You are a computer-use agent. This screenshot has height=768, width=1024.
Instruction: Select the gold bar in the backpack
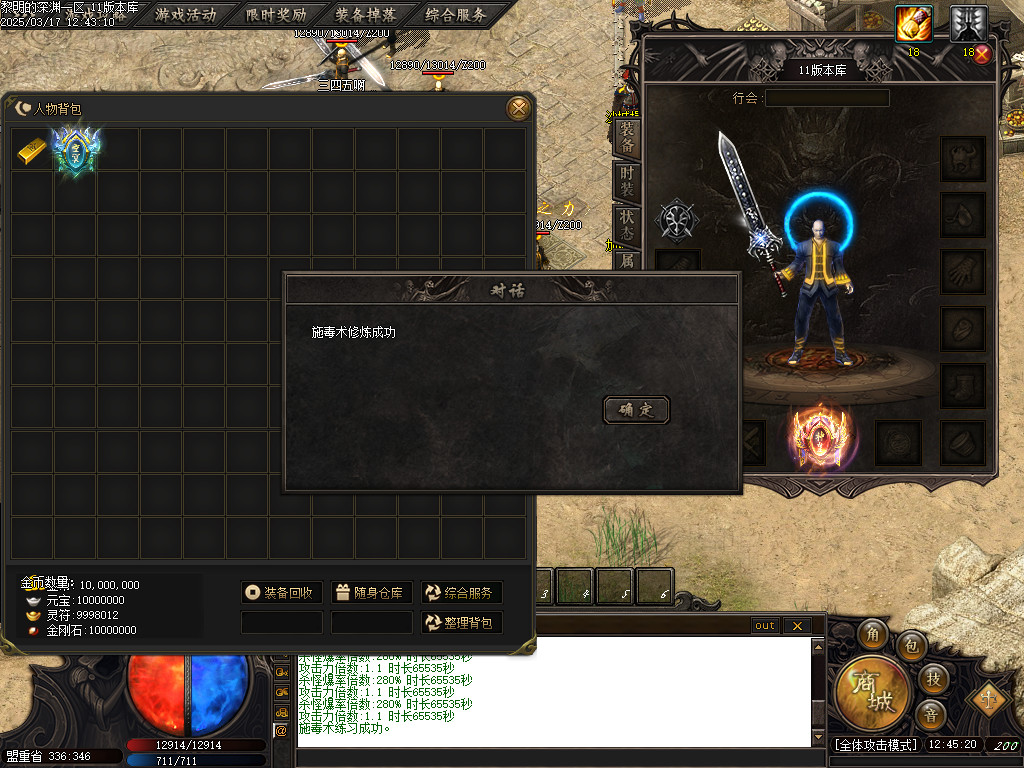tap(32, 150)
